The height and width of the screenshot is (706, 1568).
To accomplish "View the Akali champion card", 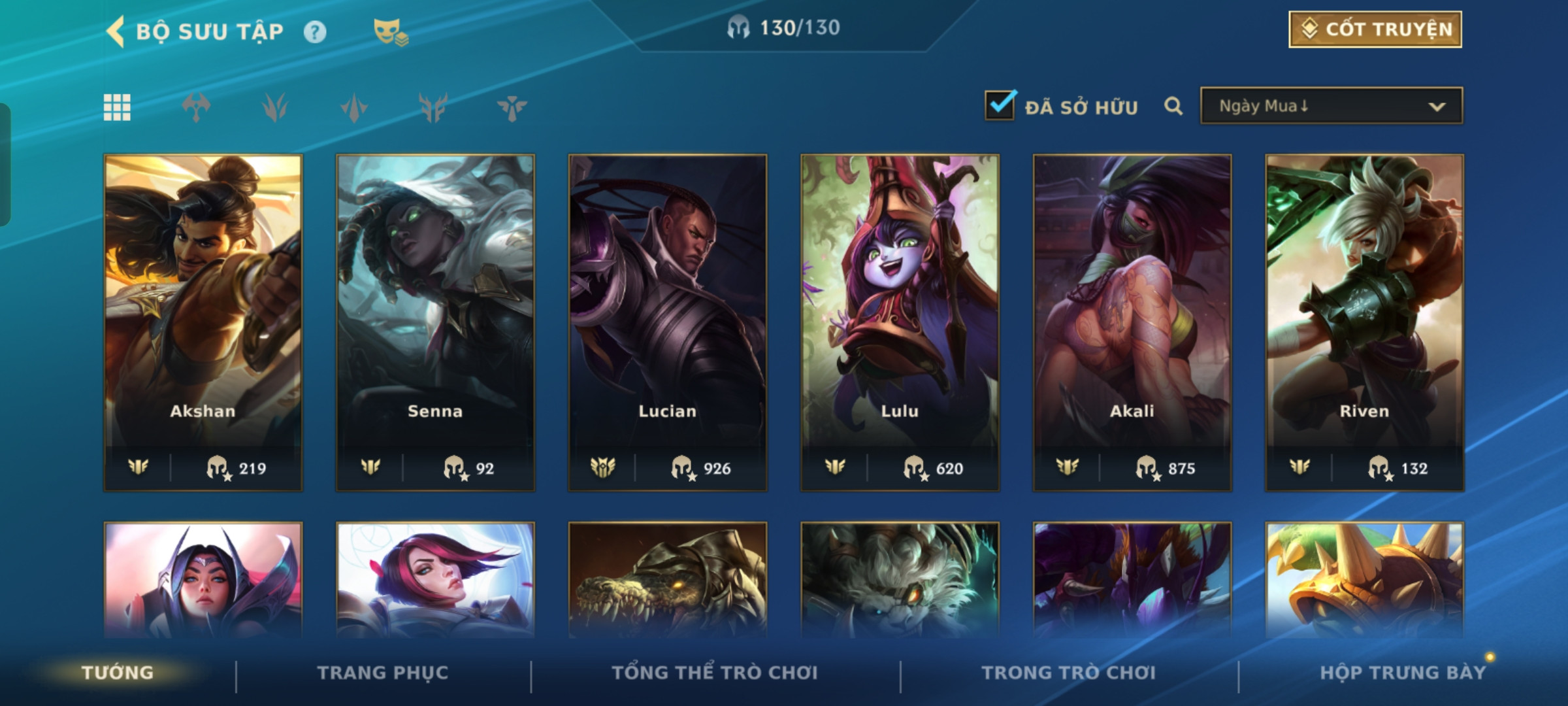I will point(1132,322).
